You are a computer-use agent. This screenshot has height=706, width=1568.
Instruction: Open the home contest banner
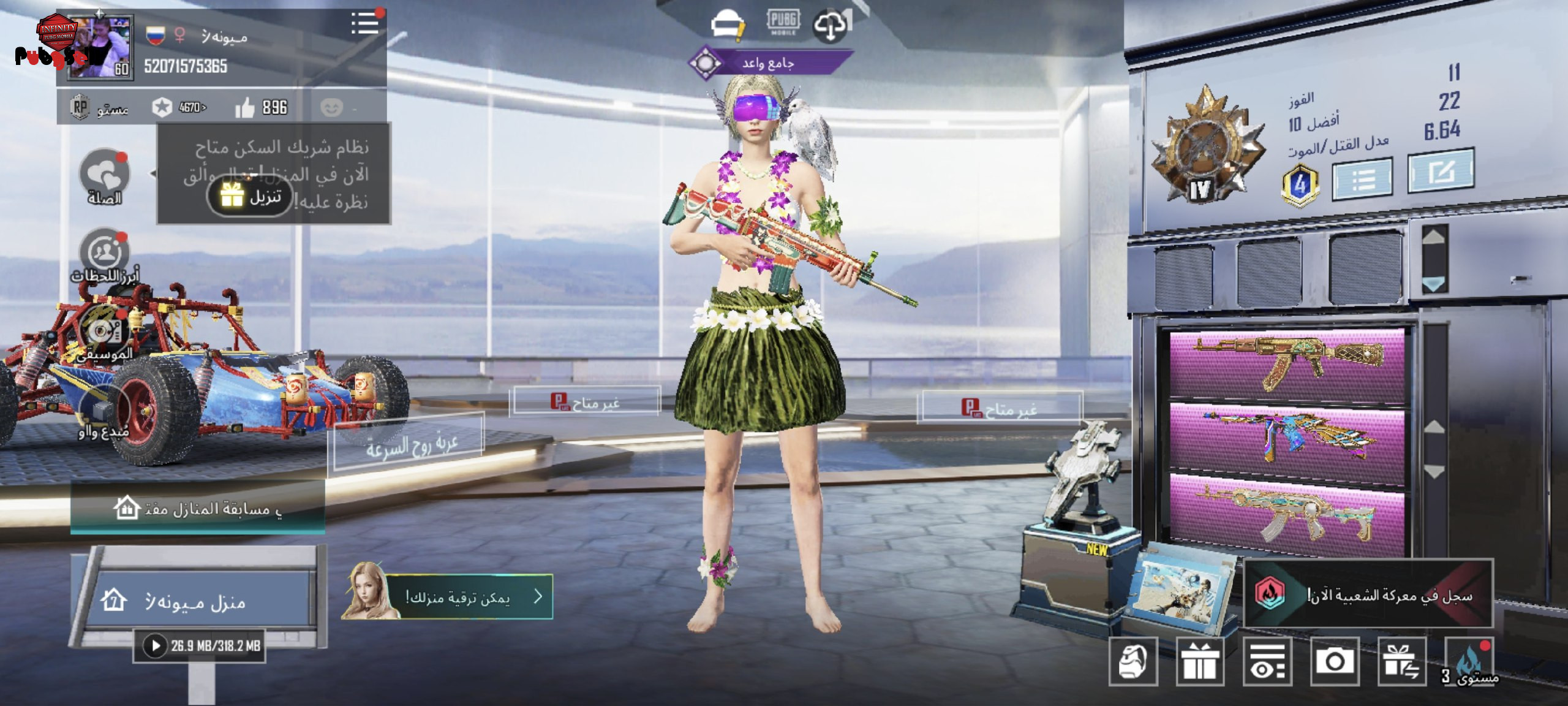click(197, 508)
